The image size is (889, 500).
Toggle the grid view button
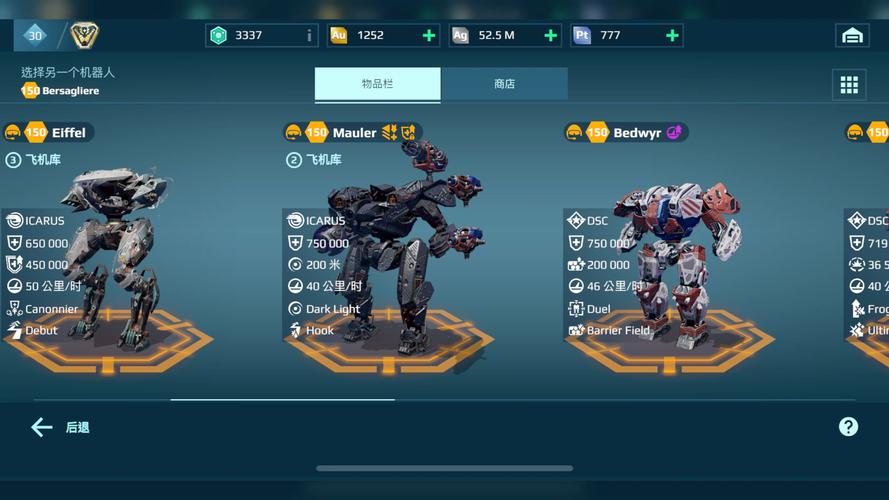click(x=849, y=85)
